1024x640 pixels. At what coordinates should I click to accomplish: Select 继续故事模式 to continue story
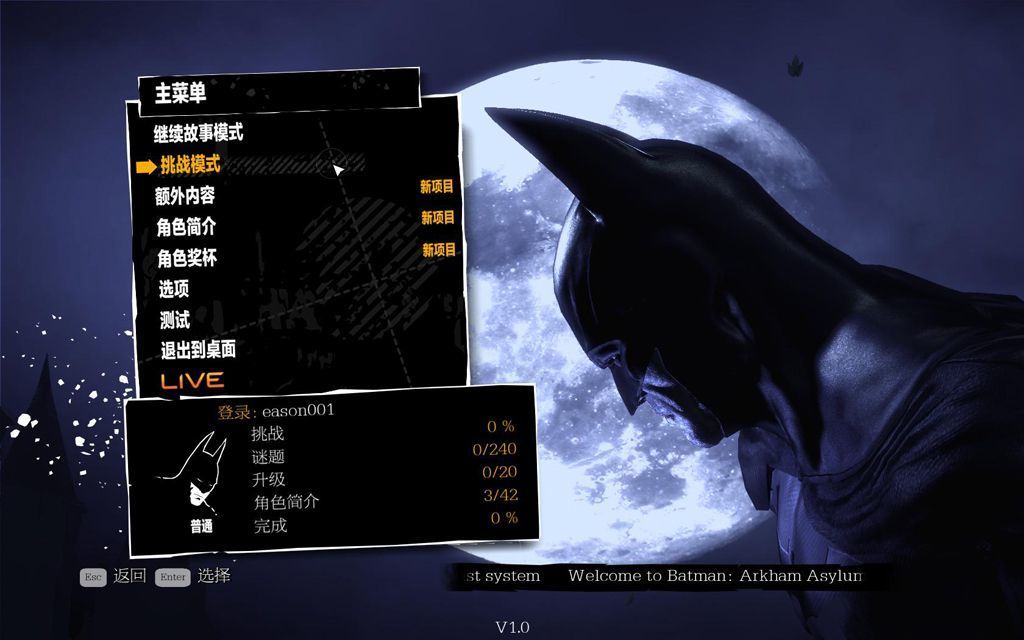click(x=198, y=133)
